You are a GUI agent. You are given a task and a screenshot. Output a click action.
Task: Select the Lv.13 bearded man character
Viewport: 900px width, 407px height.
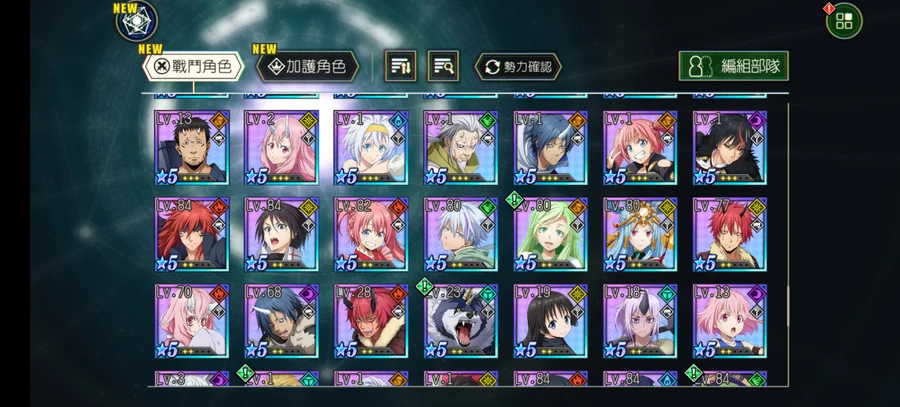tap(191, 148)
